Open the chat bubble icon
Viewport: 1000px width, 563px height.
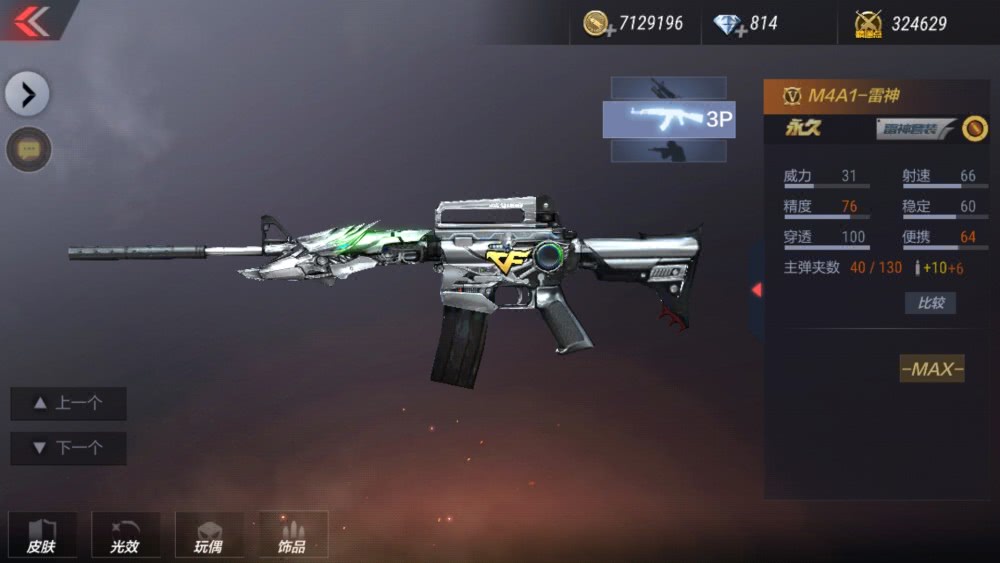point(29,150)
